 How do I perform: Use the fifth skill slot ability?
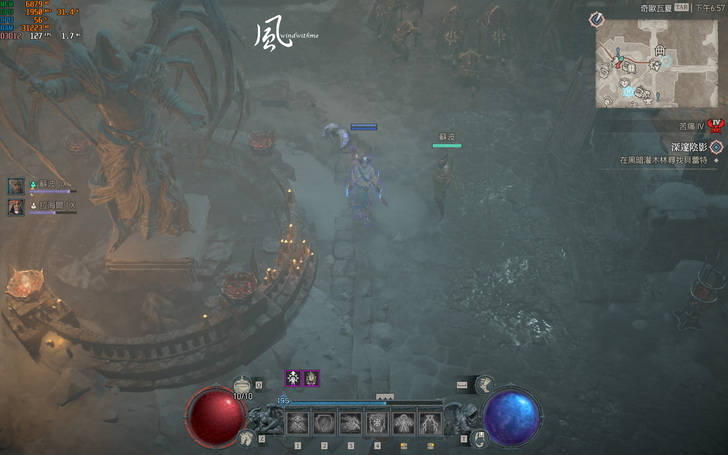[403, 423]
